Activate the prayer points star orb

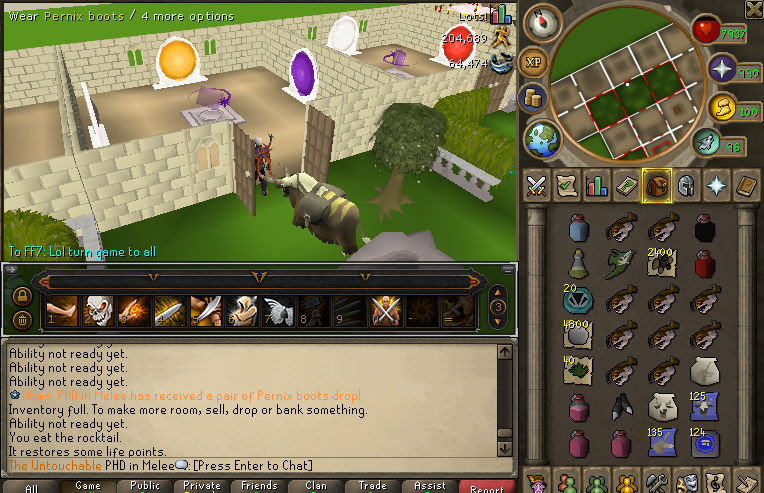721,69
